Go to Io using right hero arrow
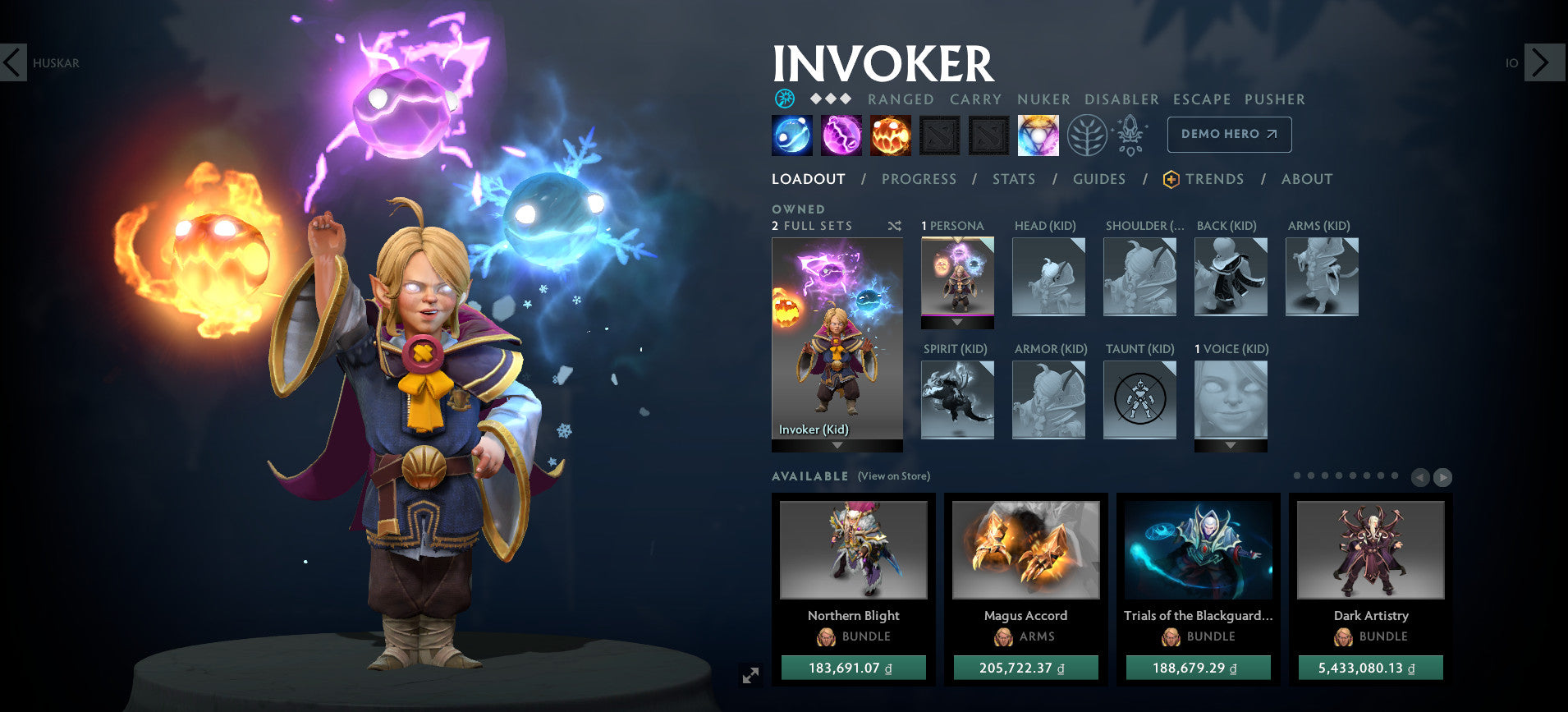This screenshot has height=712, width=1568. (1540, 62)
